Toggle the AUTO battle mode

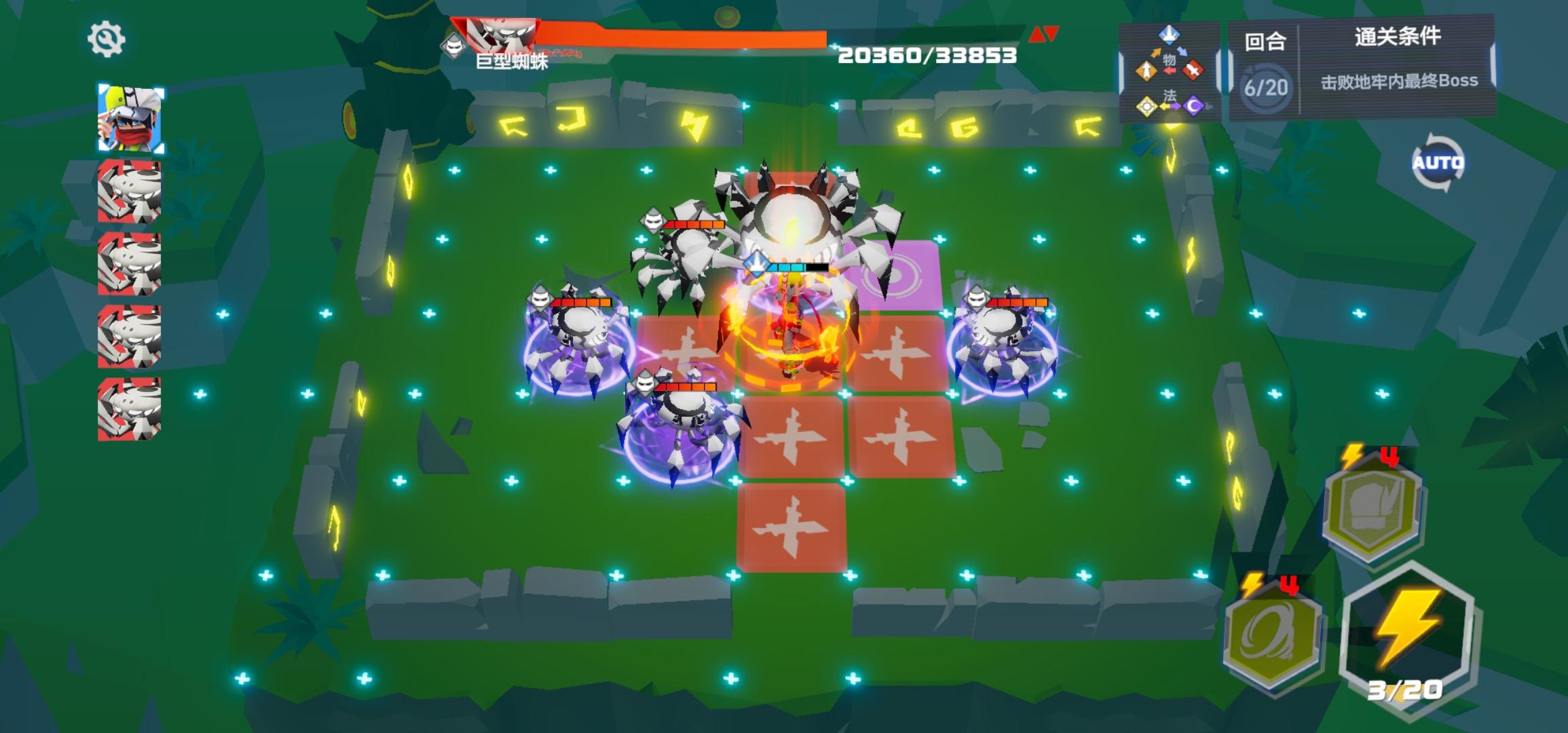(1439, 163)
